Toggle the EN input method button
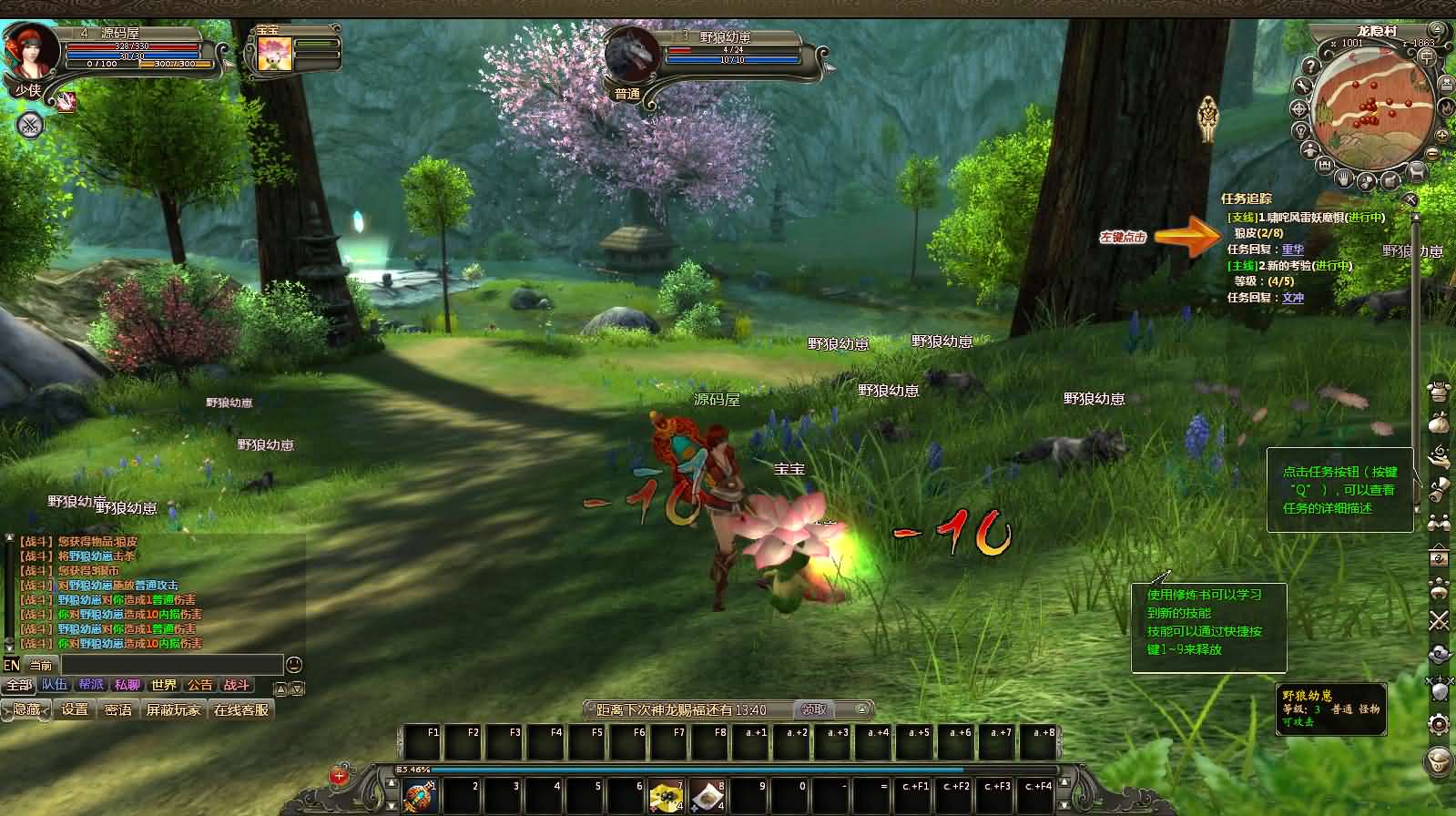The height and width of the screenshot is (816, 1456). [x=12, y=665]
